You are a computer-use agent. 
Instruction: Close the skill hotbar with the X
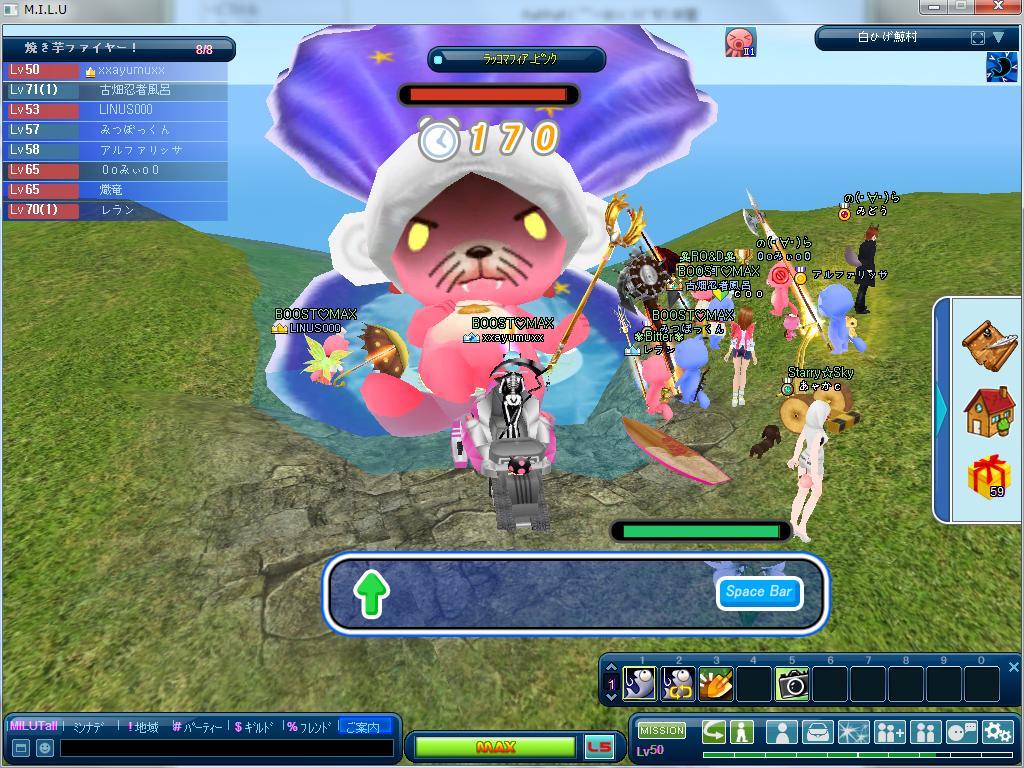[x=1013, y=667]
